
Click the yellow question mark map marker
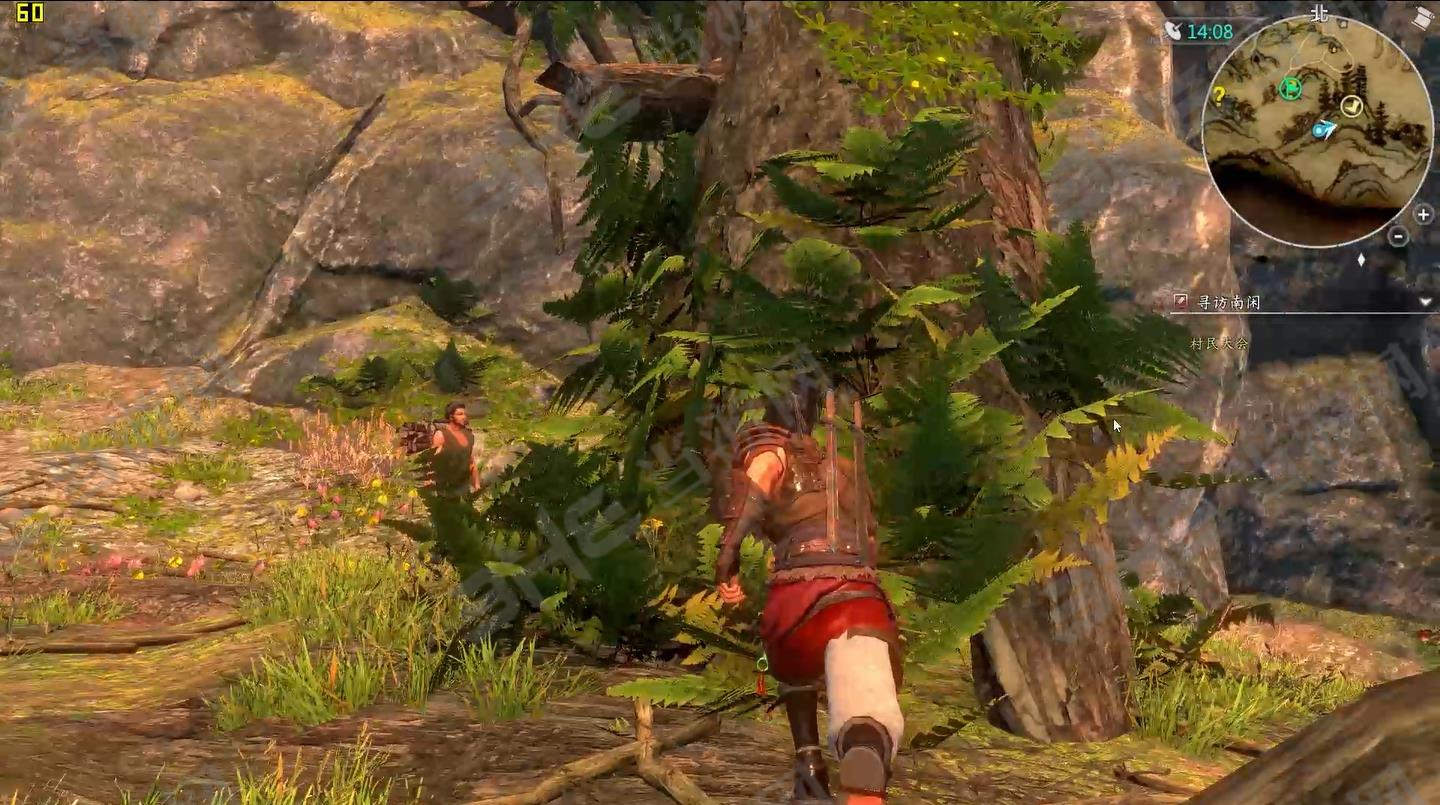tap(1219, 96)
